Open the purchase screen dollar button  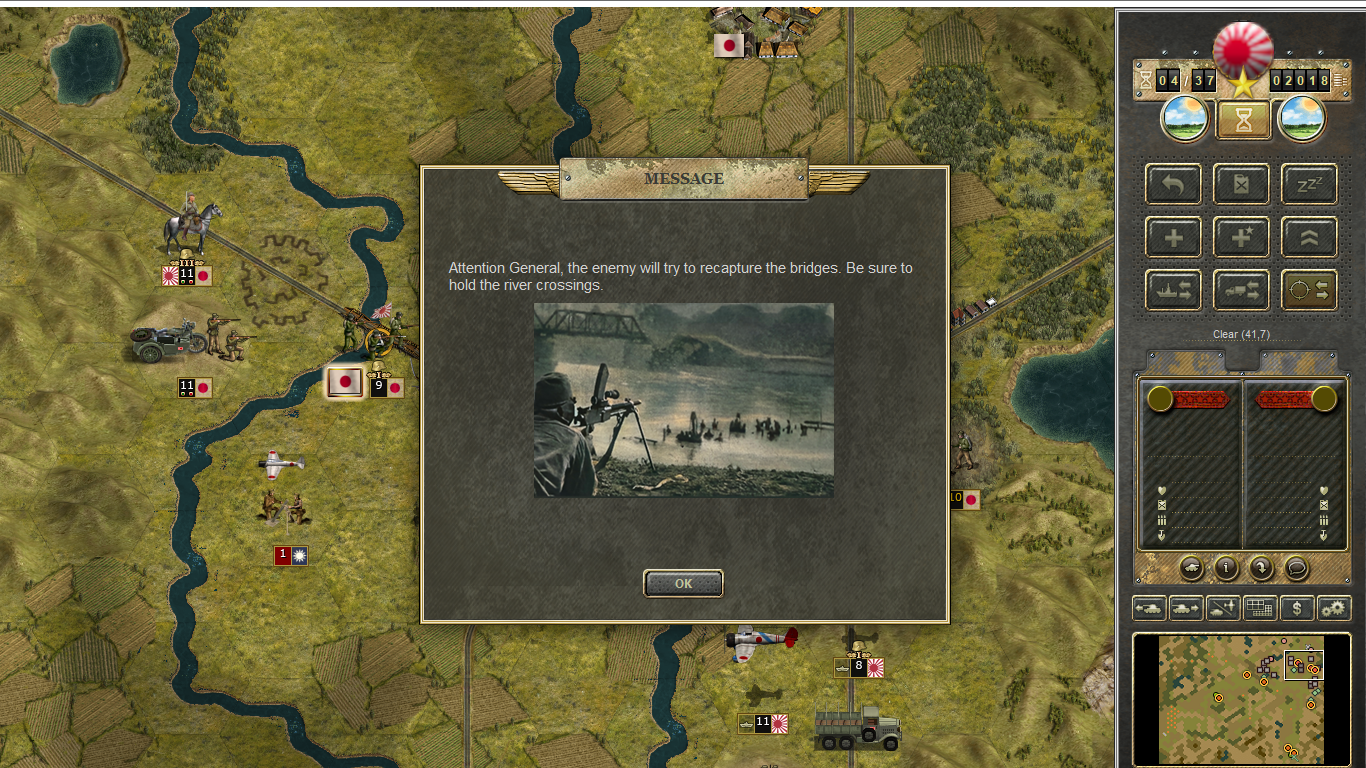[x=1297, y=607]
